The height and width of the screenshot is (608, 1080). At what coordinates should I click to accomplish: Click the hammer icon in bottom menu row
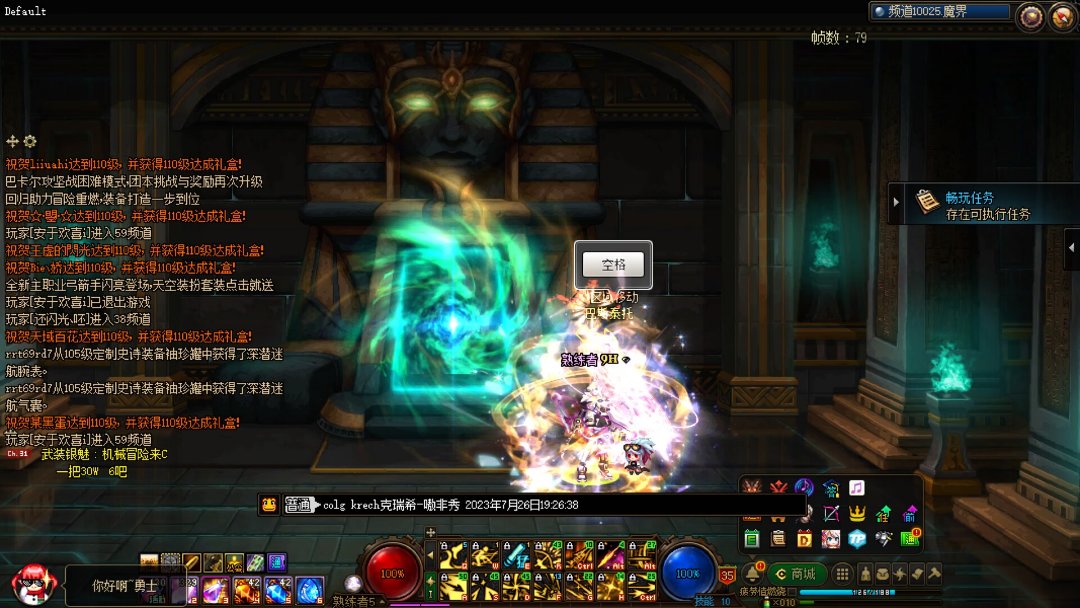[x=934, y=573]
